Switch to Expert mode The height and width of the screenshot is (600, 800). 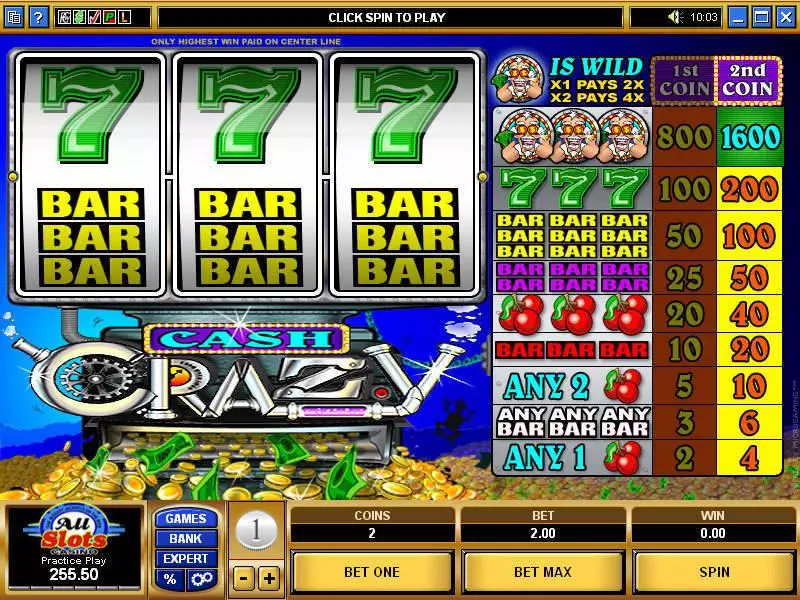(x=185, y=559)
